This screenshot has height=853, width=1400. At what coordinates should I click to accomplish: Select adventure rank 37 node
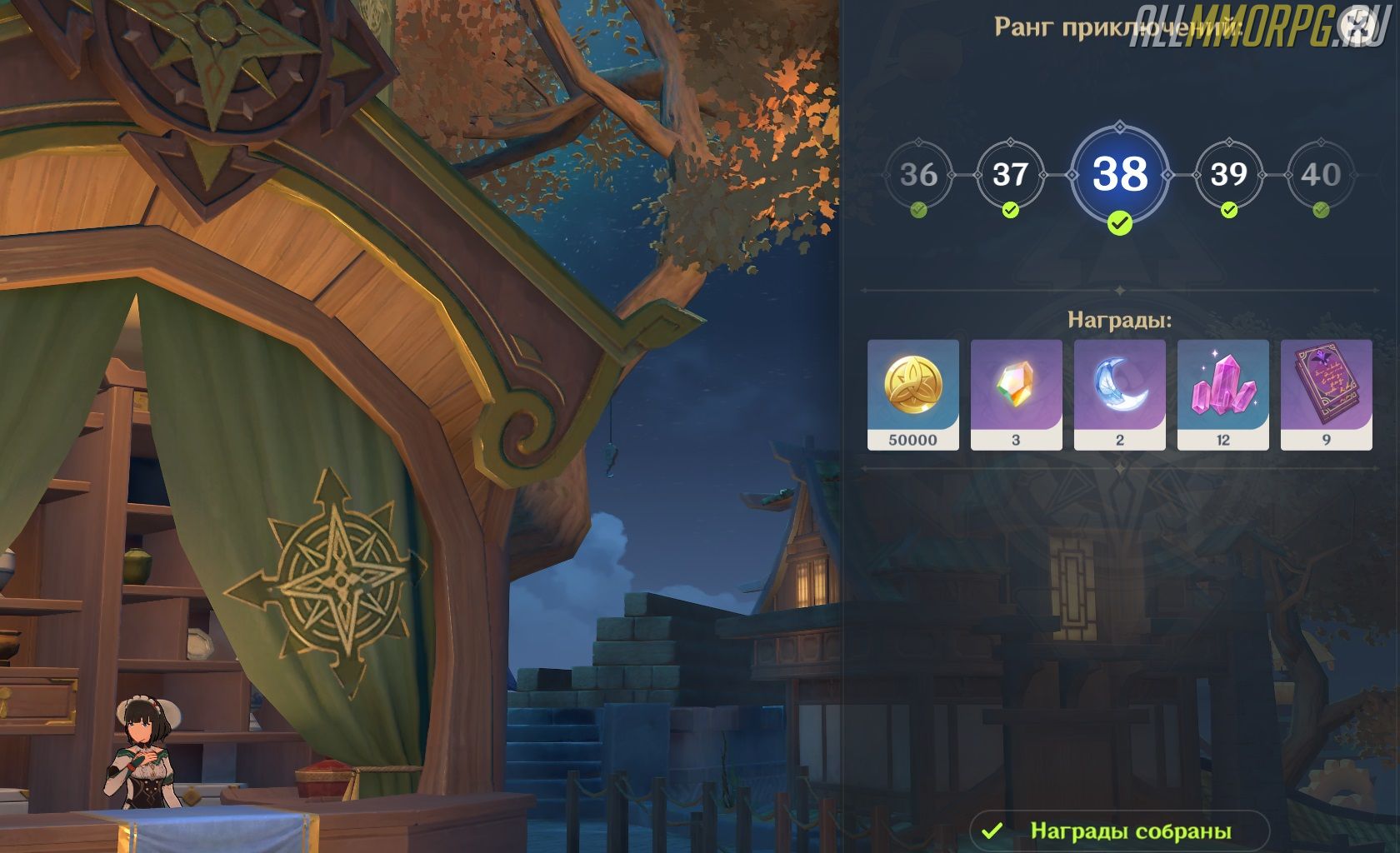(x=1010, y=175)
